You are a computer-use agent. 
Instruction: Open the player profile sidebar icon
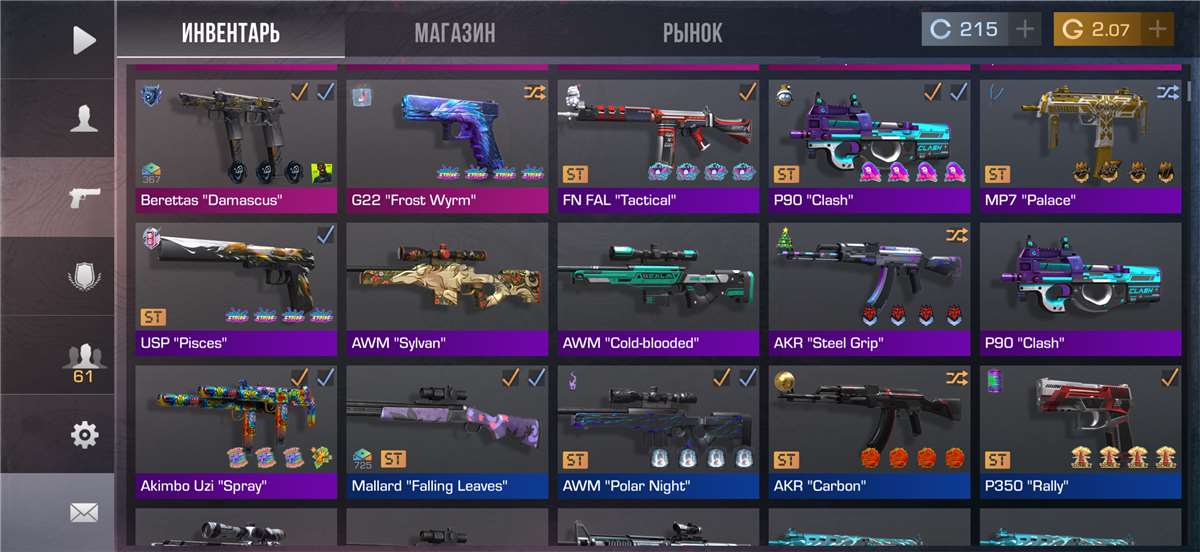point(84,119)
